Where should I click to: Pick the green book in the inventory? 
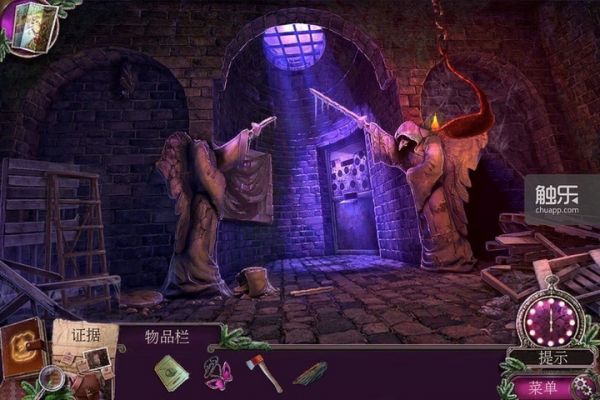171,373
